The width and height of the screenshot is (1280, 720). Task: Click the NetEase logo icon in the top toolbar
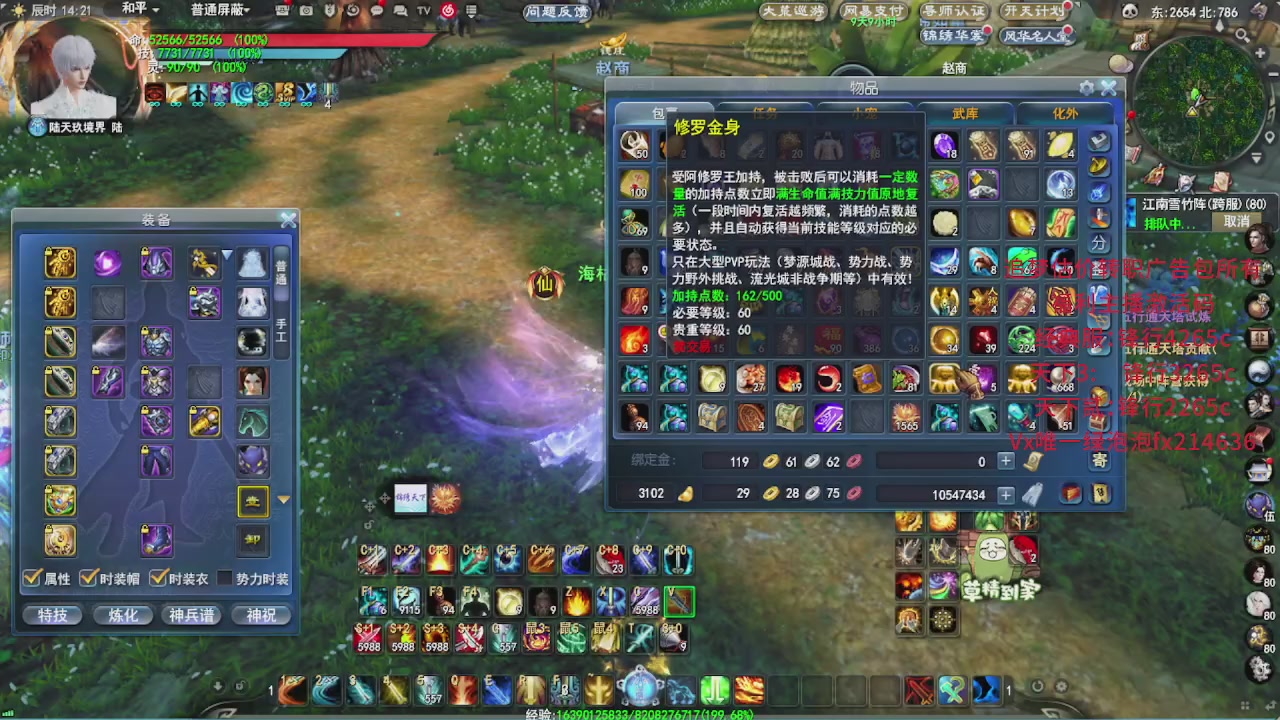449,10
